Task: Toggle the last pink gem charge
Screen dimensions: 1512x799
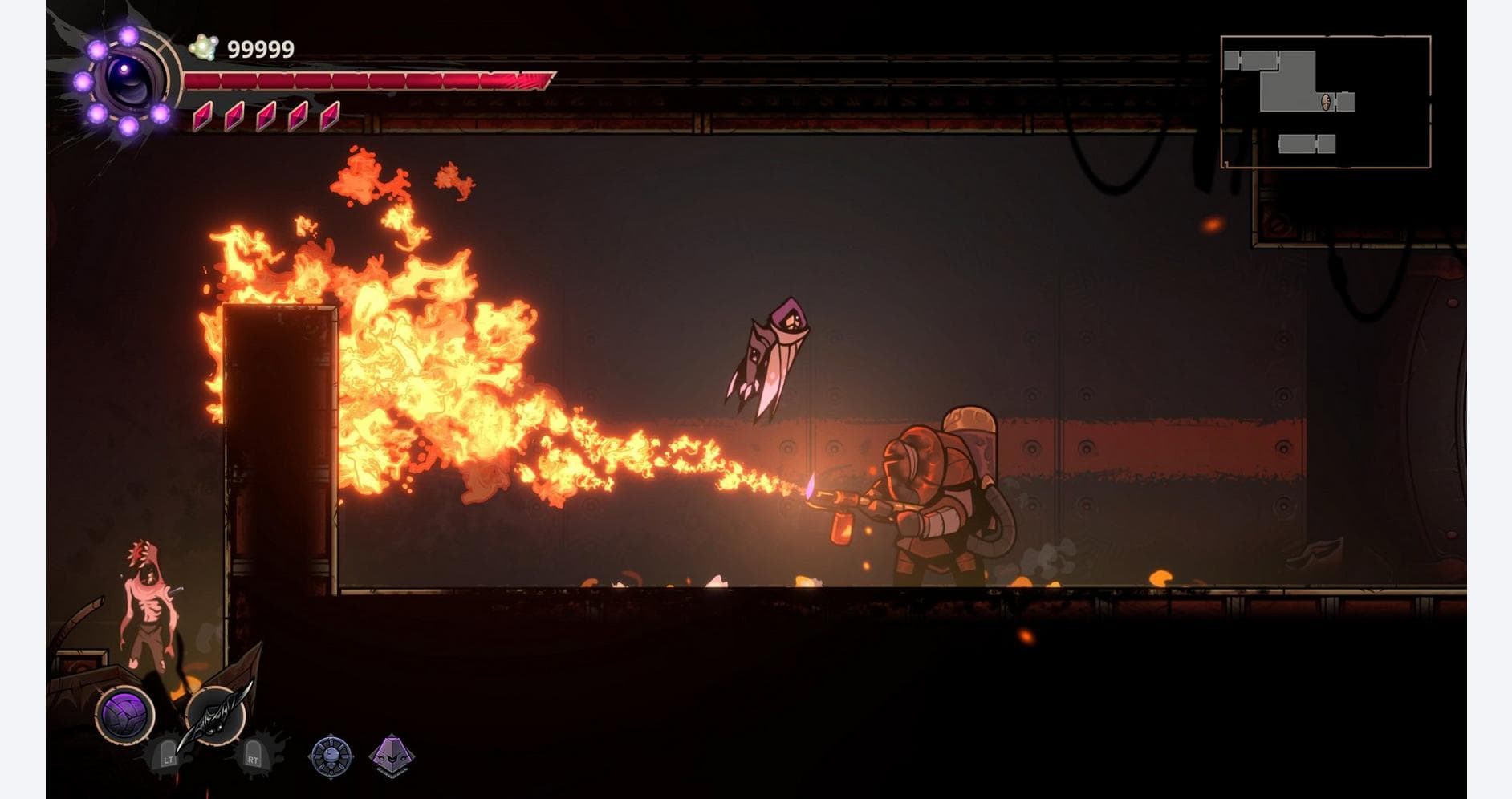Action: point(329,116)
